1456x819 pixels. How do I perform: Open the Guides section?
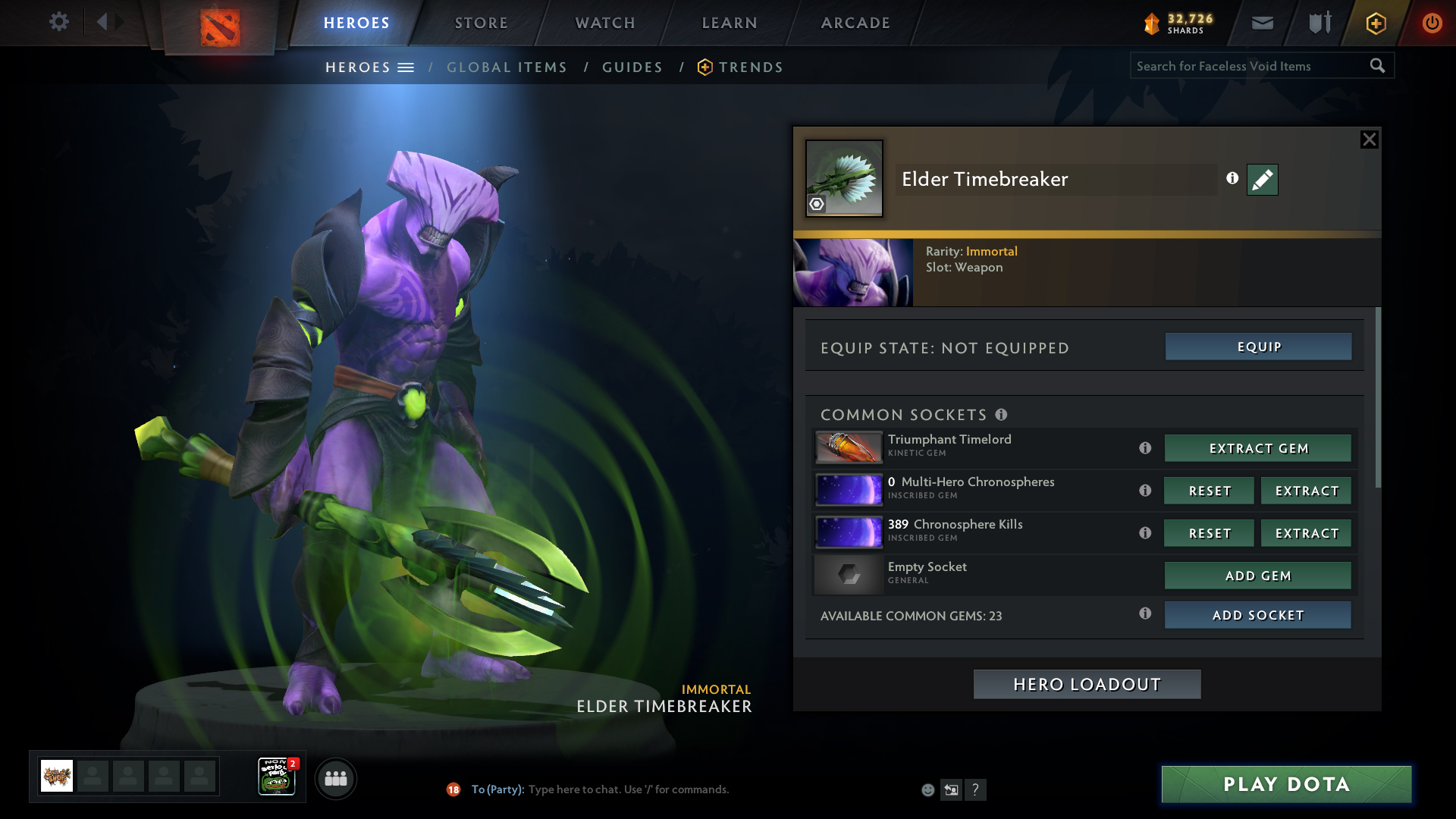[632, 67]
